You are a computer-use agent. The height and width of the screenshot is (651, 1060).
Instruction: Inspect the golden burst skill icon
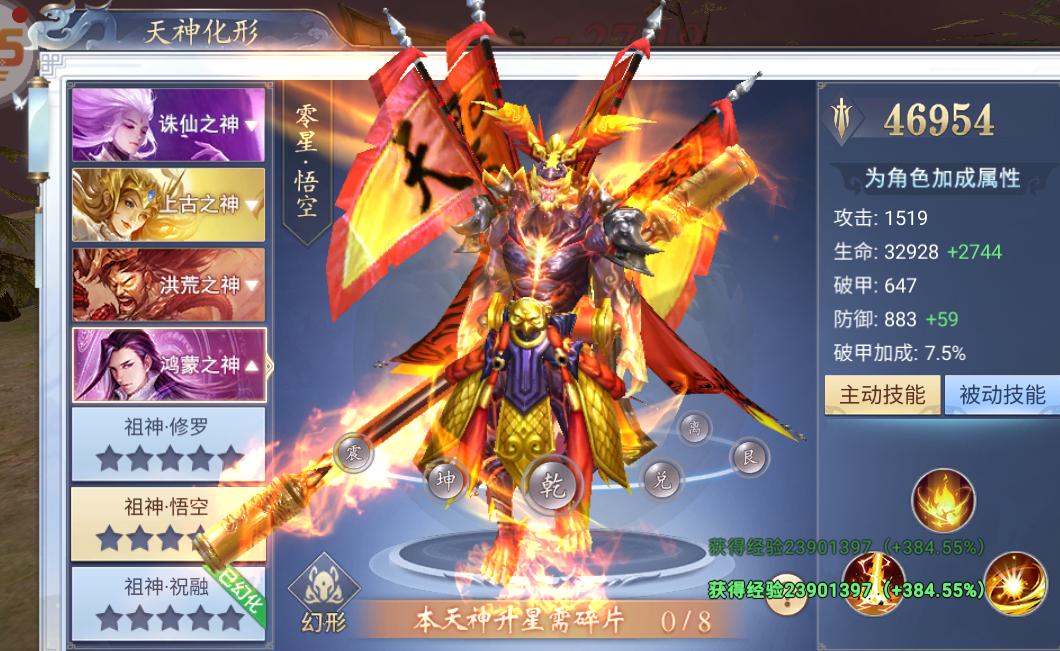pos(1014,581)
